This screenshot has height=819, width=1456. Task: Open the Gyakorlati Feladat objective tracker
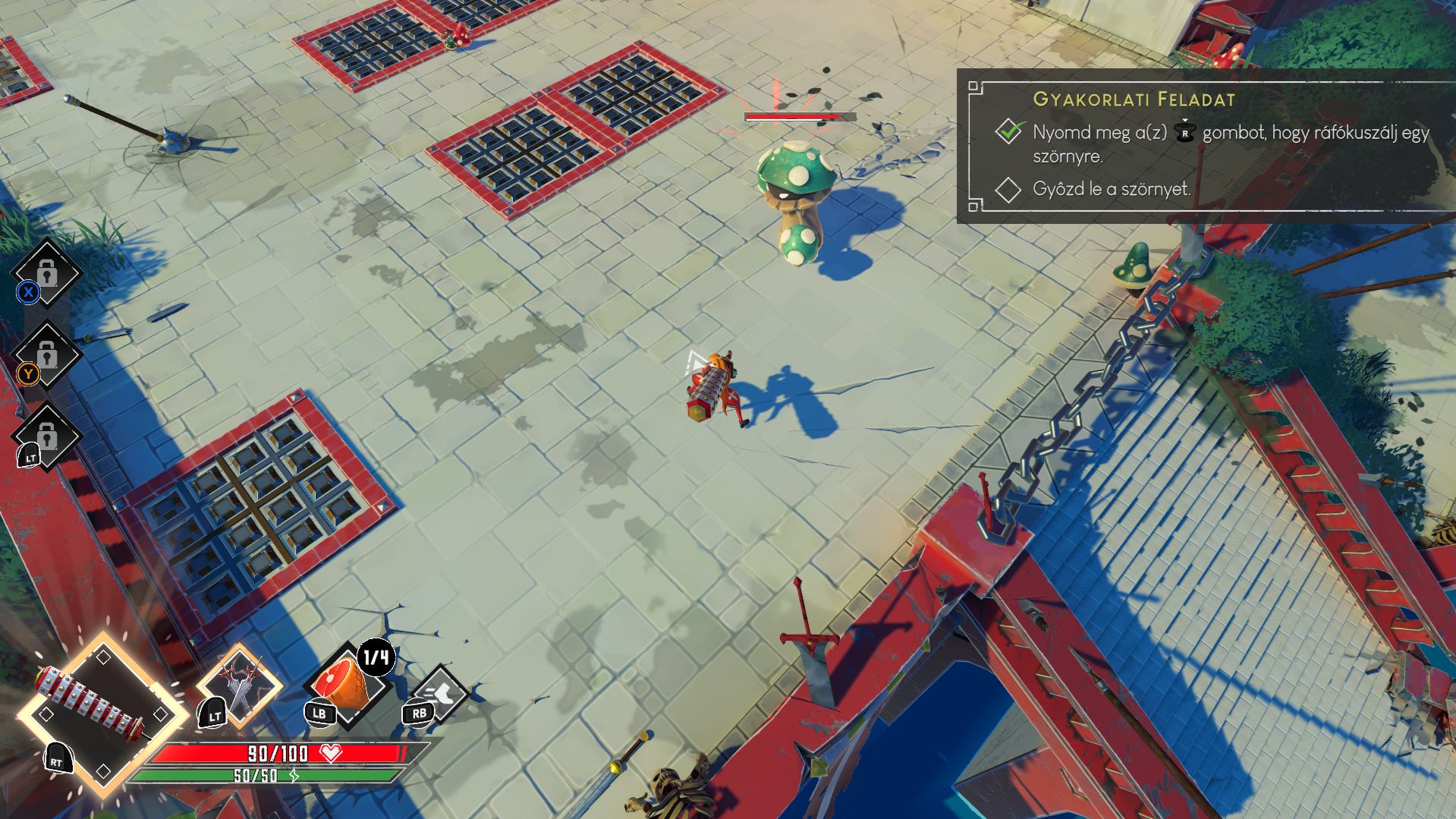[1134, 99]
